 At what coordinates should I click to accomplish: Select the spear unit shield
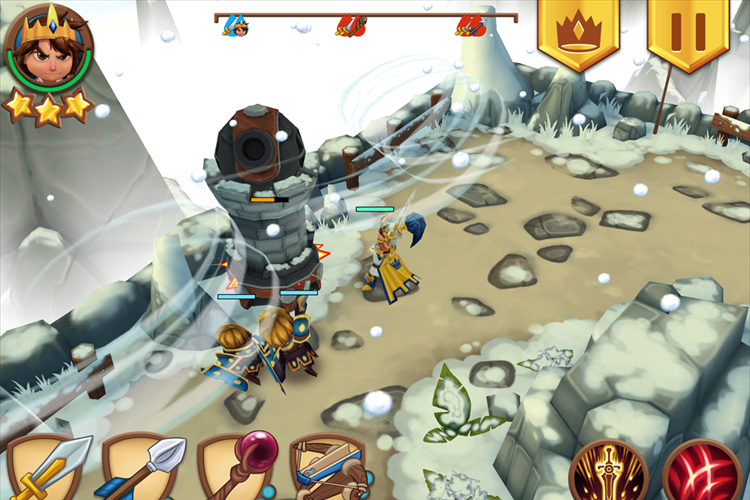coord(142,468)
